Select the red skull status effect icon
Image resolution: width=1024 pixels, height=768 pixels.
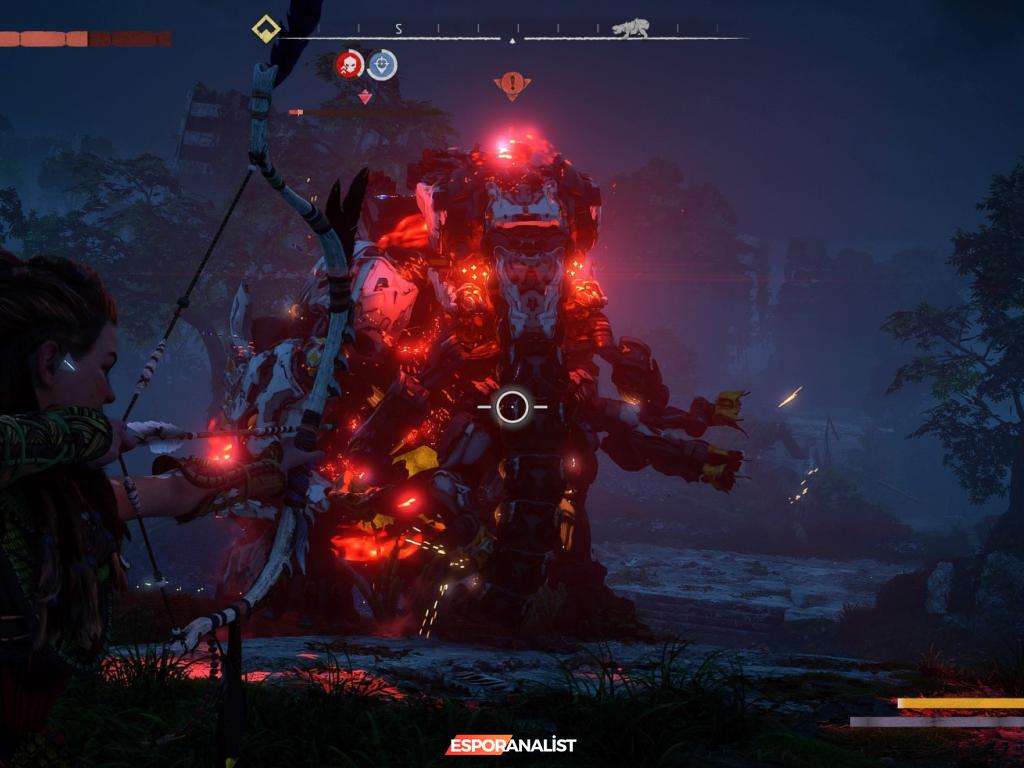tap(349, 65)
